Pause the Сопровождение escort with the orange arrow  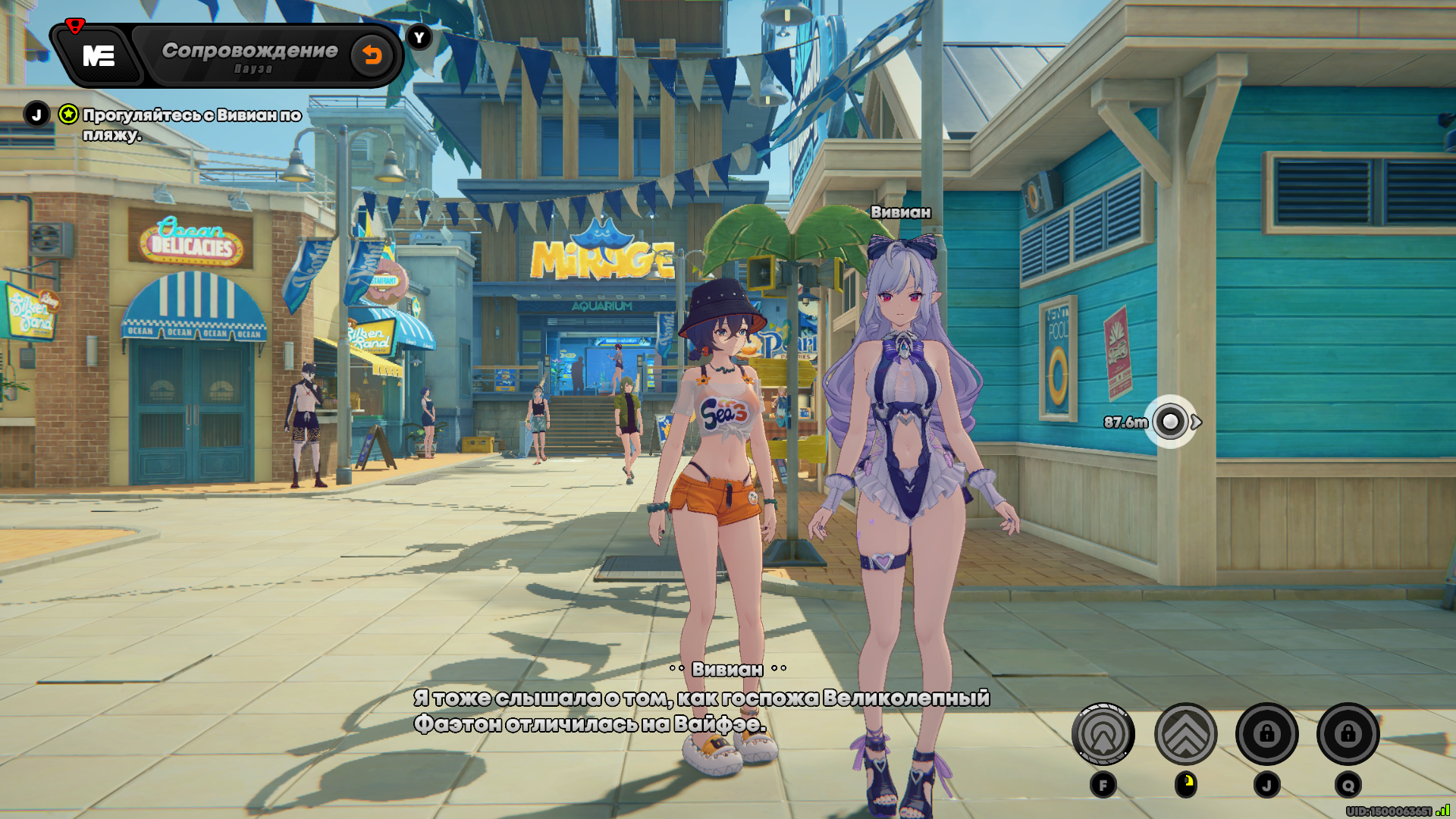372,55
